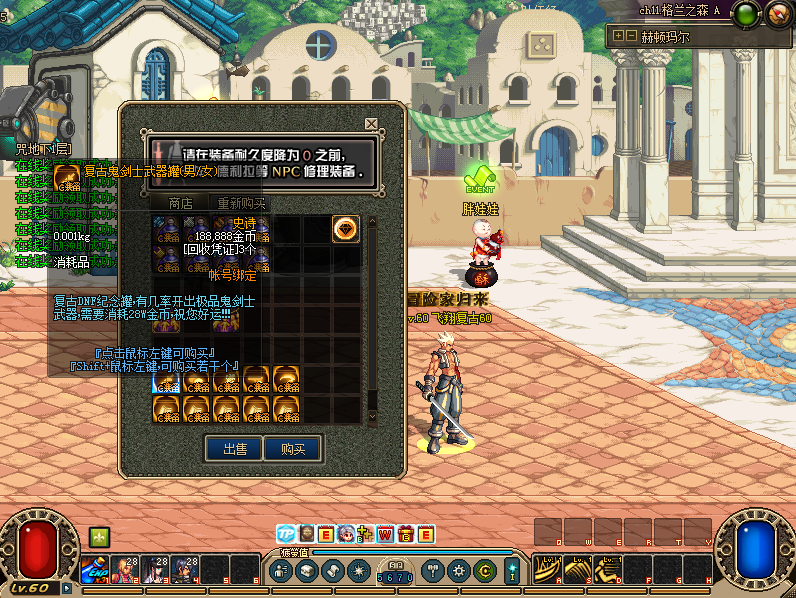Close the shop window with the X
796x598 pixels.
click(x=371, y=124)
